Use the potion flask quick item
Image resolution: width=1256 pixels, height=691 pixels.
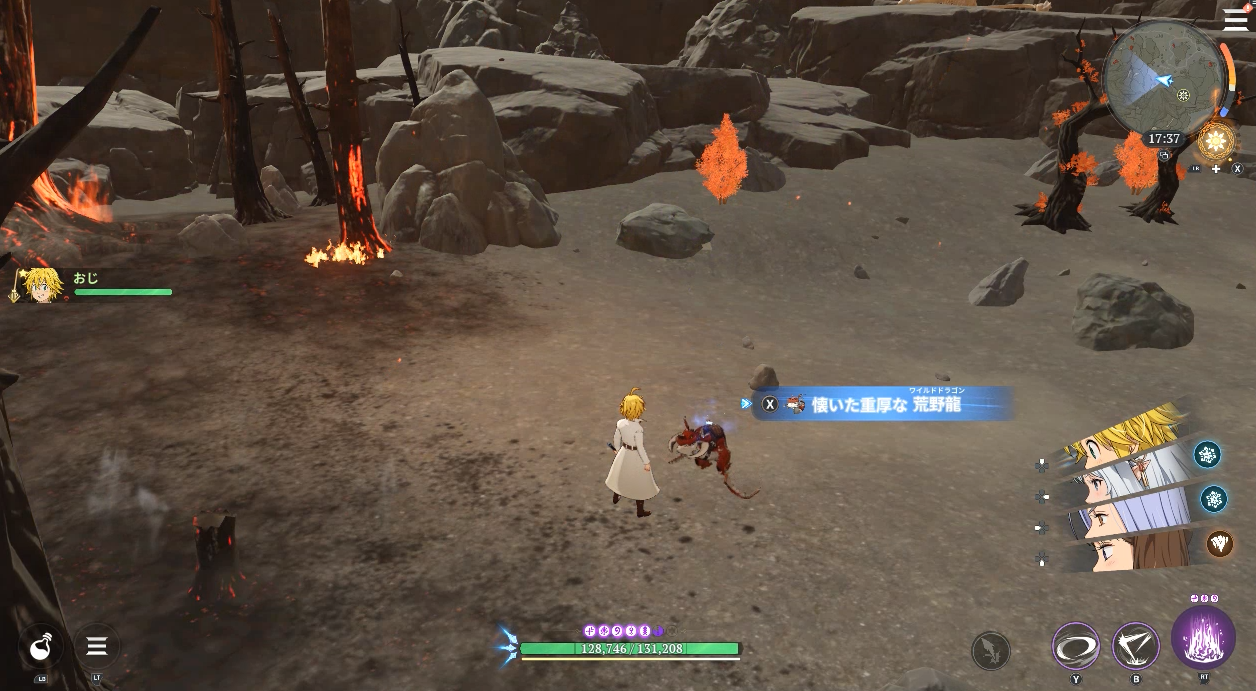(x=41, y=646)
